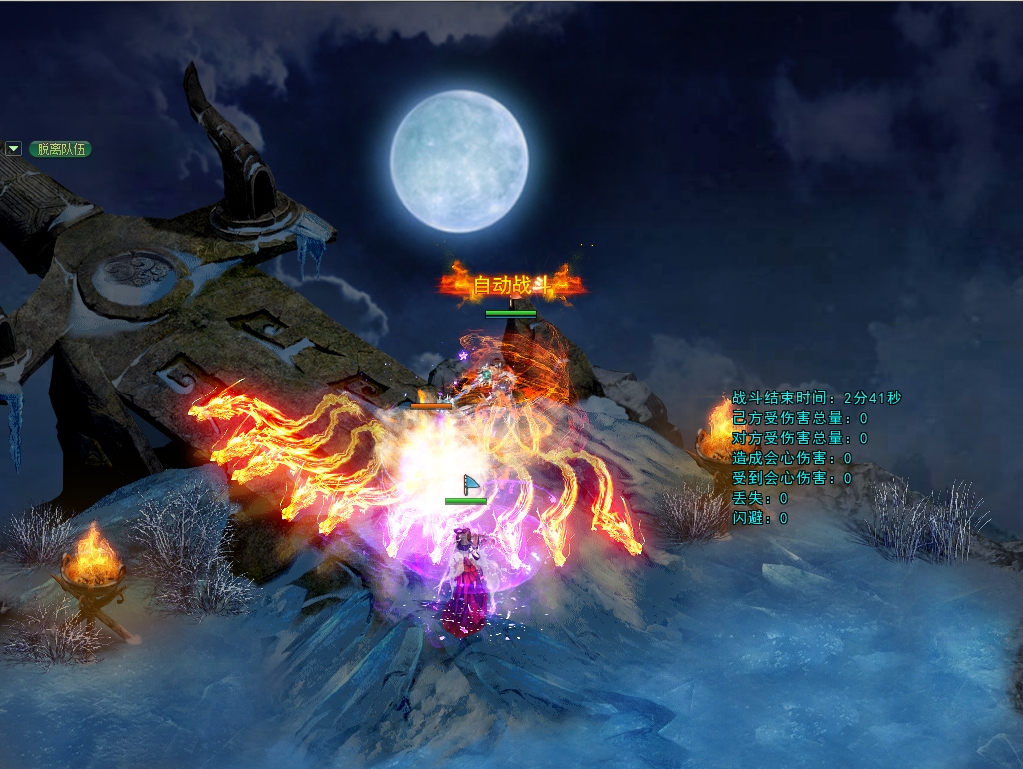Toggle the flaming 自动战斗 auto-battle banner
Screen dimensions: 1023x769
(x=512, y=286)
